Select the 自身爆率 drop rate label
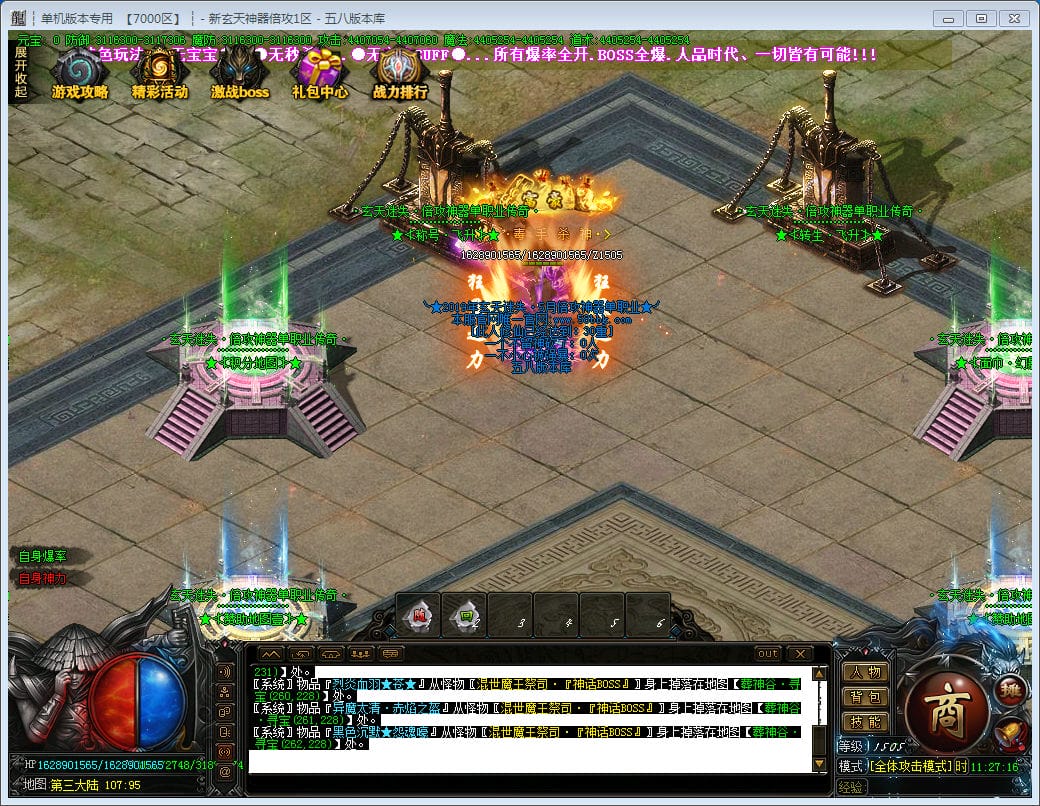This screenshot has height=806, width=1040. (x=43, y=556)
